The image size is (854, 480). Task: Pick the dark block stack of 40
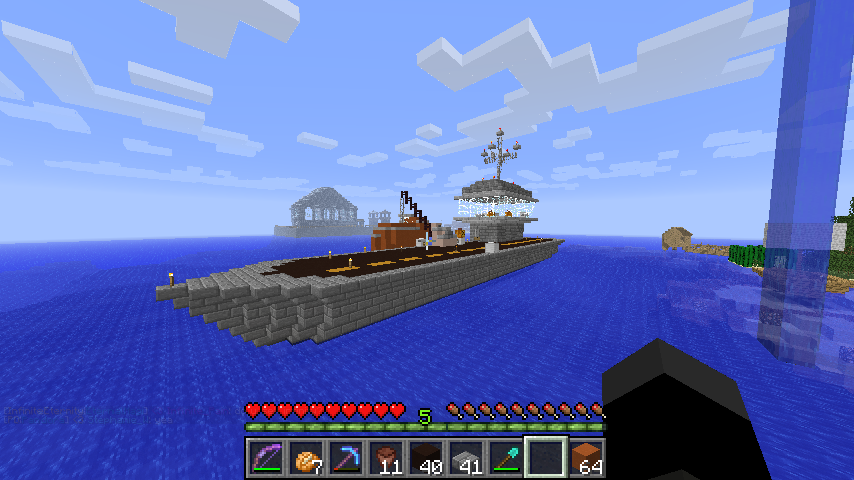pos(426,458)
